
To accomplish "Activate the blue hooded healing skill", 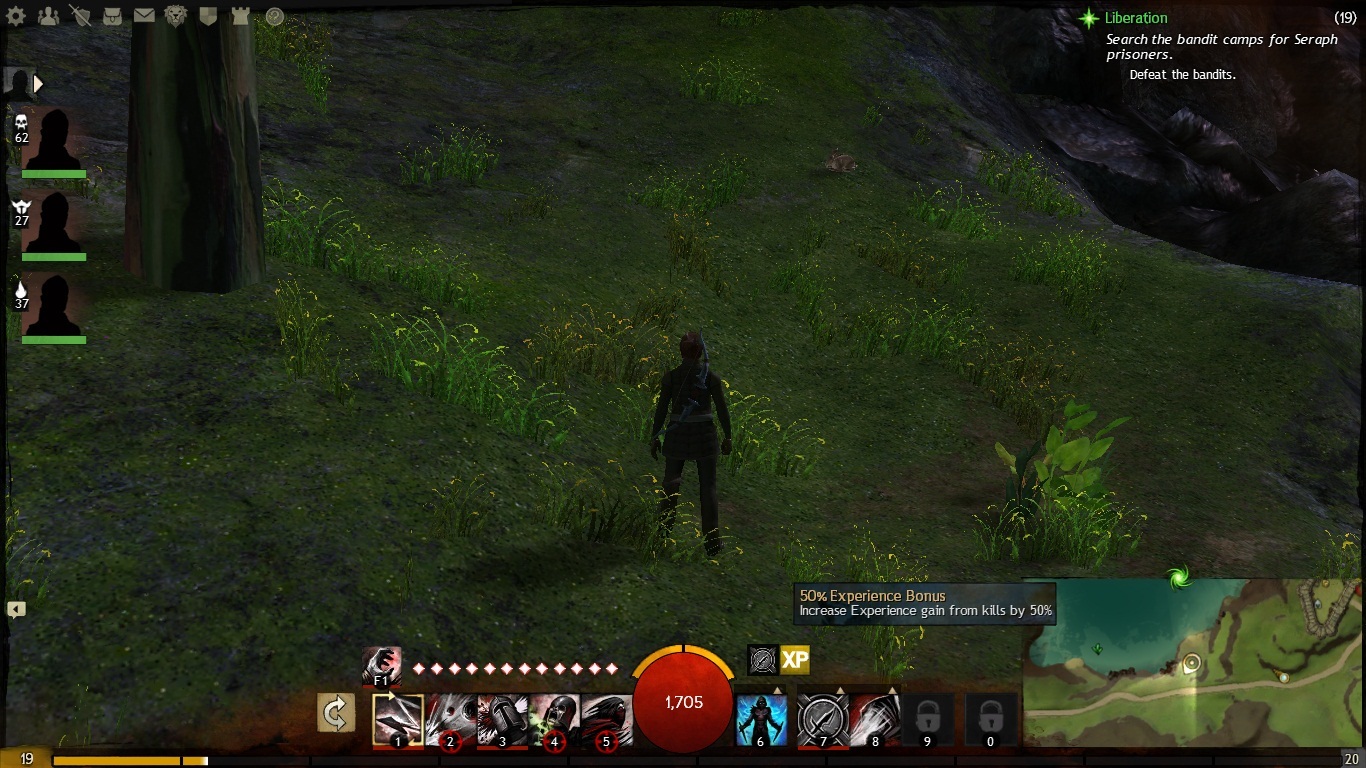I will 761,720.
